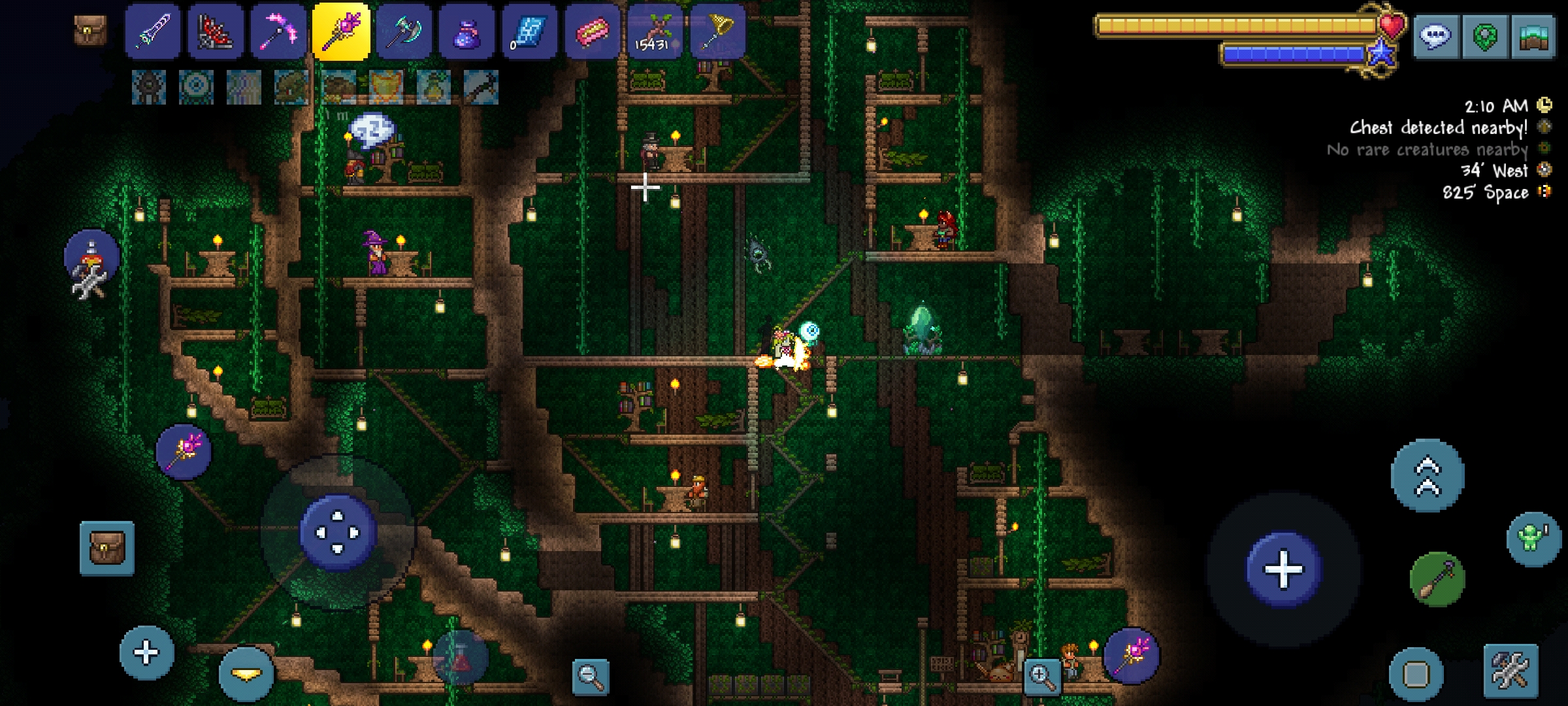Screen dimensions: 1568x706
Task: Tap the yellow down-arrow button
Action: [246, 674]
